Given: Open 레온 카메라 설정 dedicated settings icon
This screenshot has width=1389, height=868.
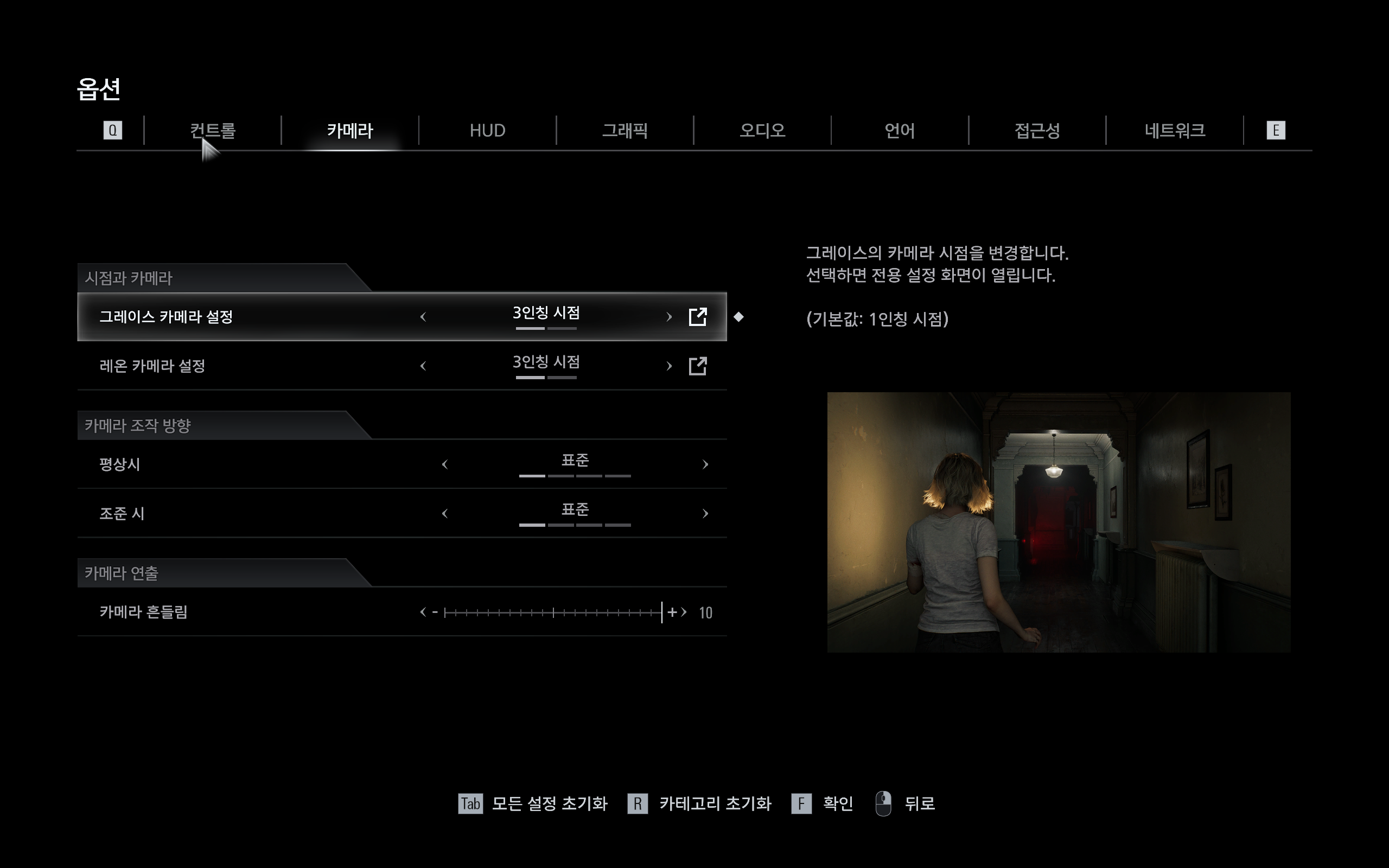Looking at the screenshot, I should coord(697,366).
